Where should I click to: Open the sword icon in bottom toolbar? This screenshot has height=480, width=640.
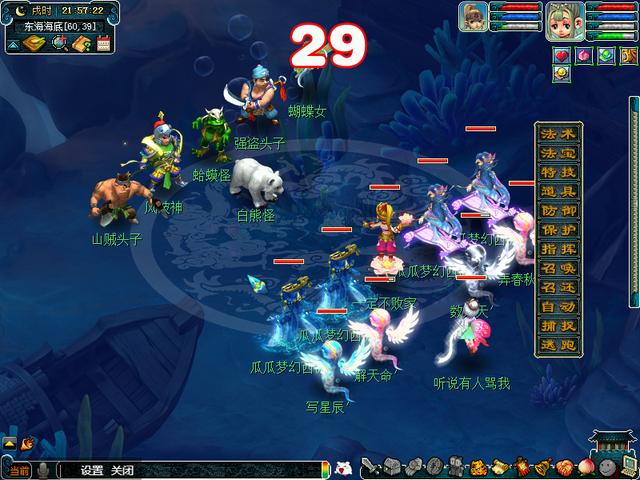click(x=369, y=467)
